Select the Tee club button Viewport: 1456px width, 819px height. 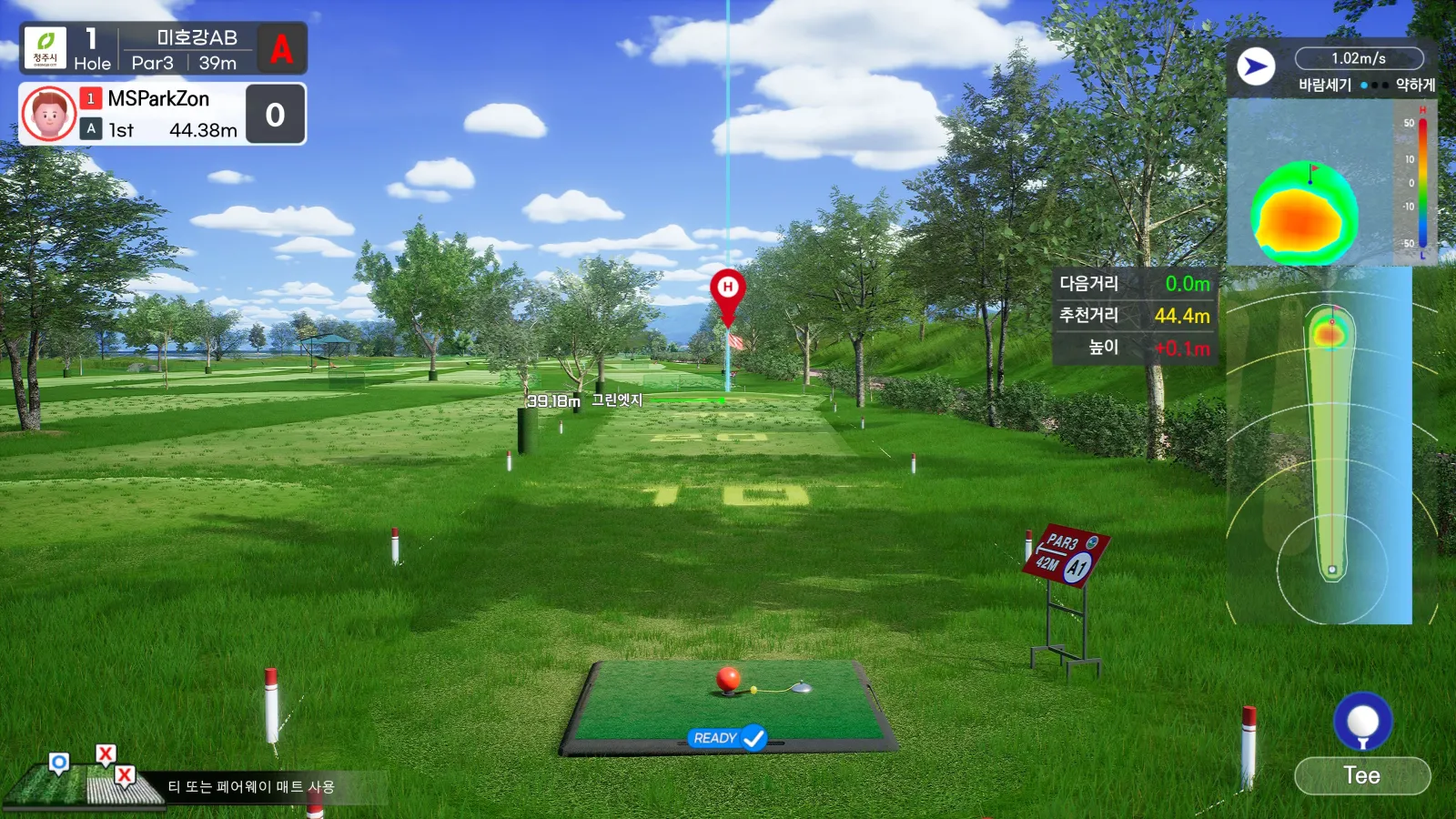point(1361,775)
